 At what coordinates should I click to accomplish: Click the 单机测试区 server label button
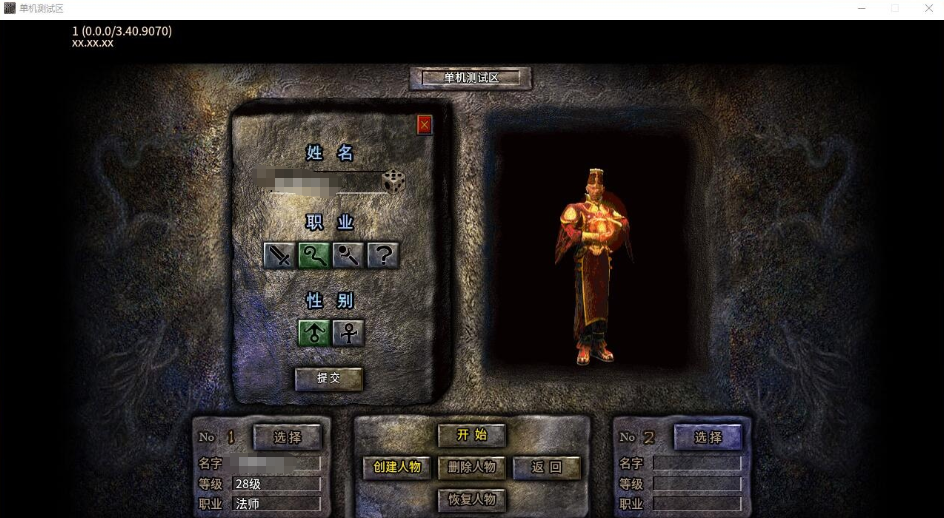pyautogui.click(x=471, y=78)
